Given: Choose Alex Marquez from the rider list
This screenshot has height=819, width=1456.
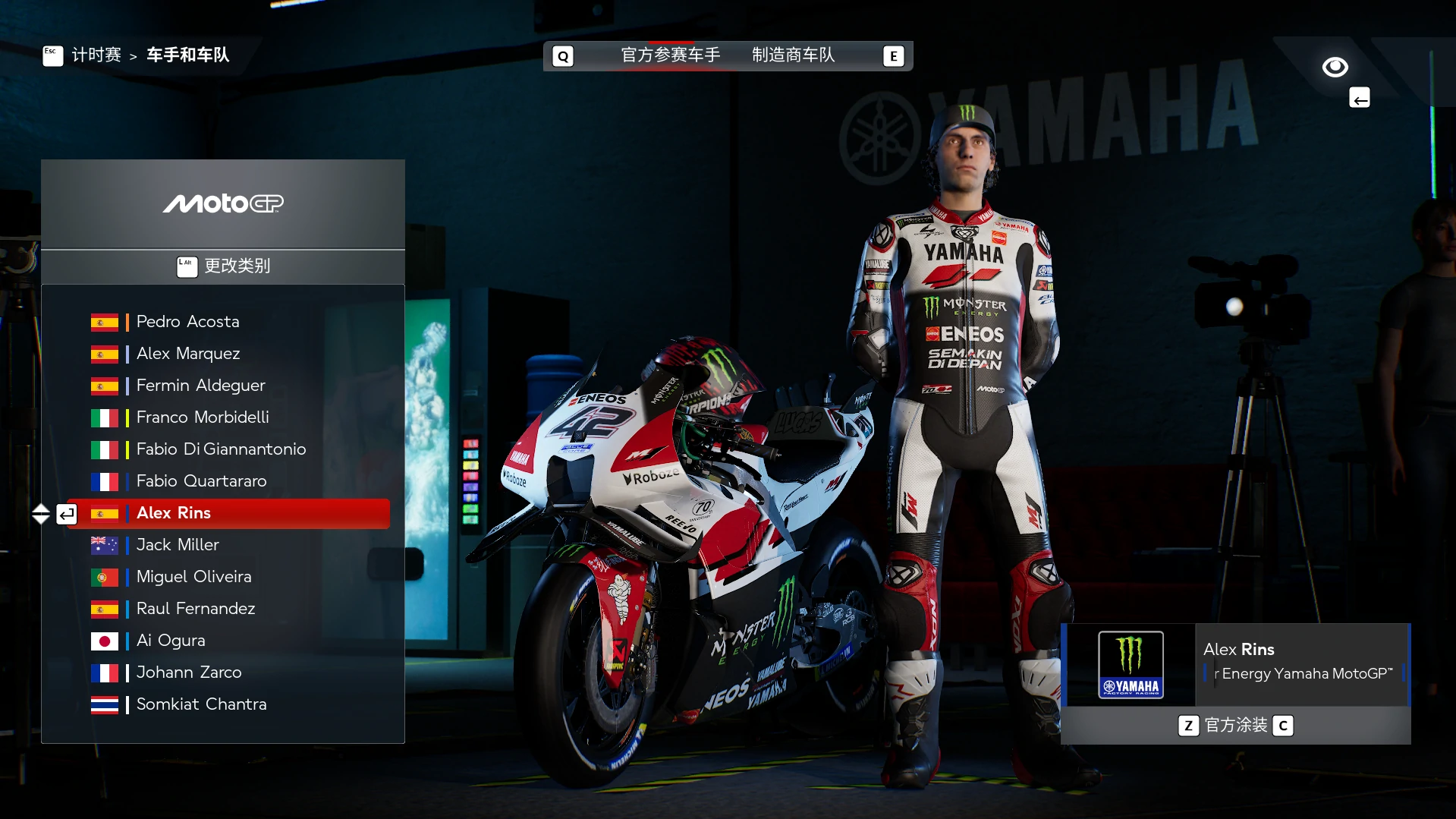Looking at the screenshot, I should (x=188, y=354).
